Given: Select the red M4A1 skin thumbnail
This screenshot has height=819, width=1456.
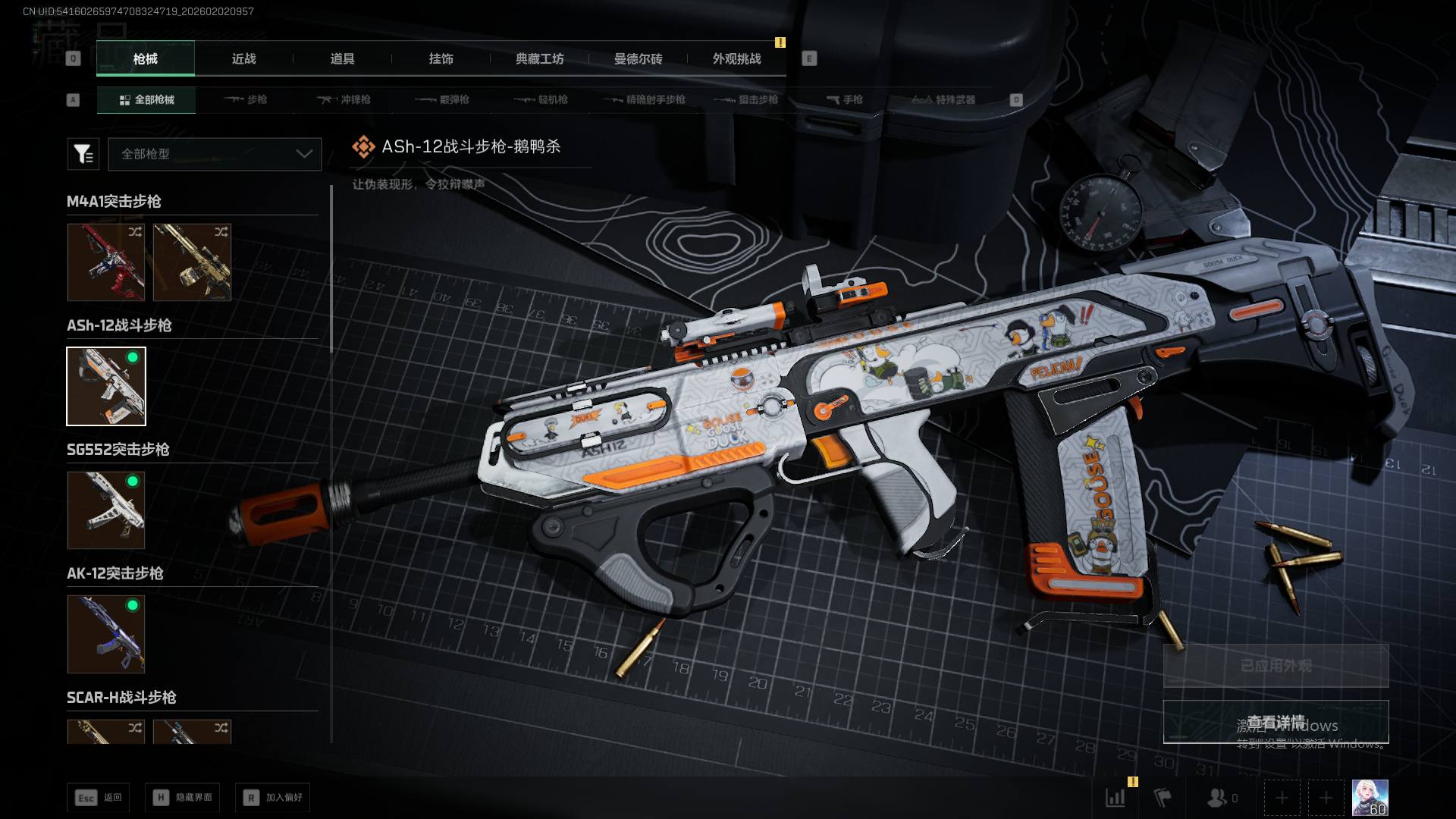Looking at the screenshot, I should (106, 262).
